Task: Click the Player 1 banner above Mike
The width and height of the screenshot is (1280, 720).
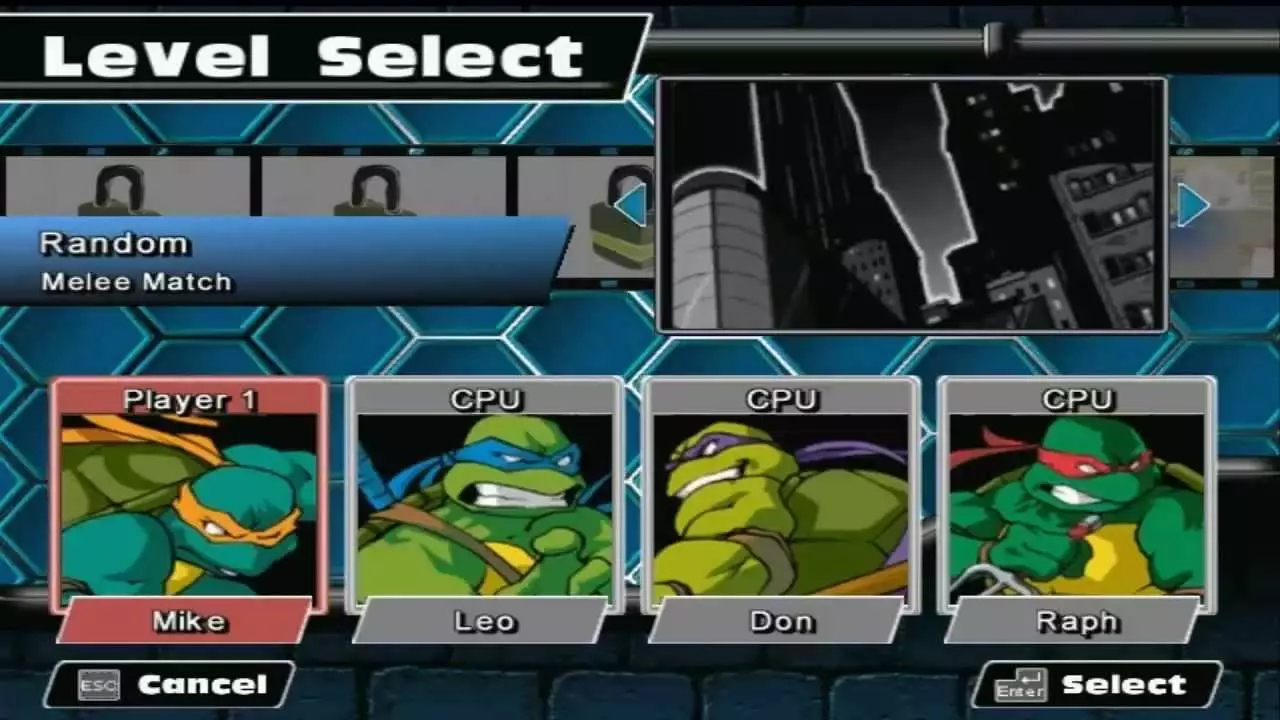Action: coord(190,399)
